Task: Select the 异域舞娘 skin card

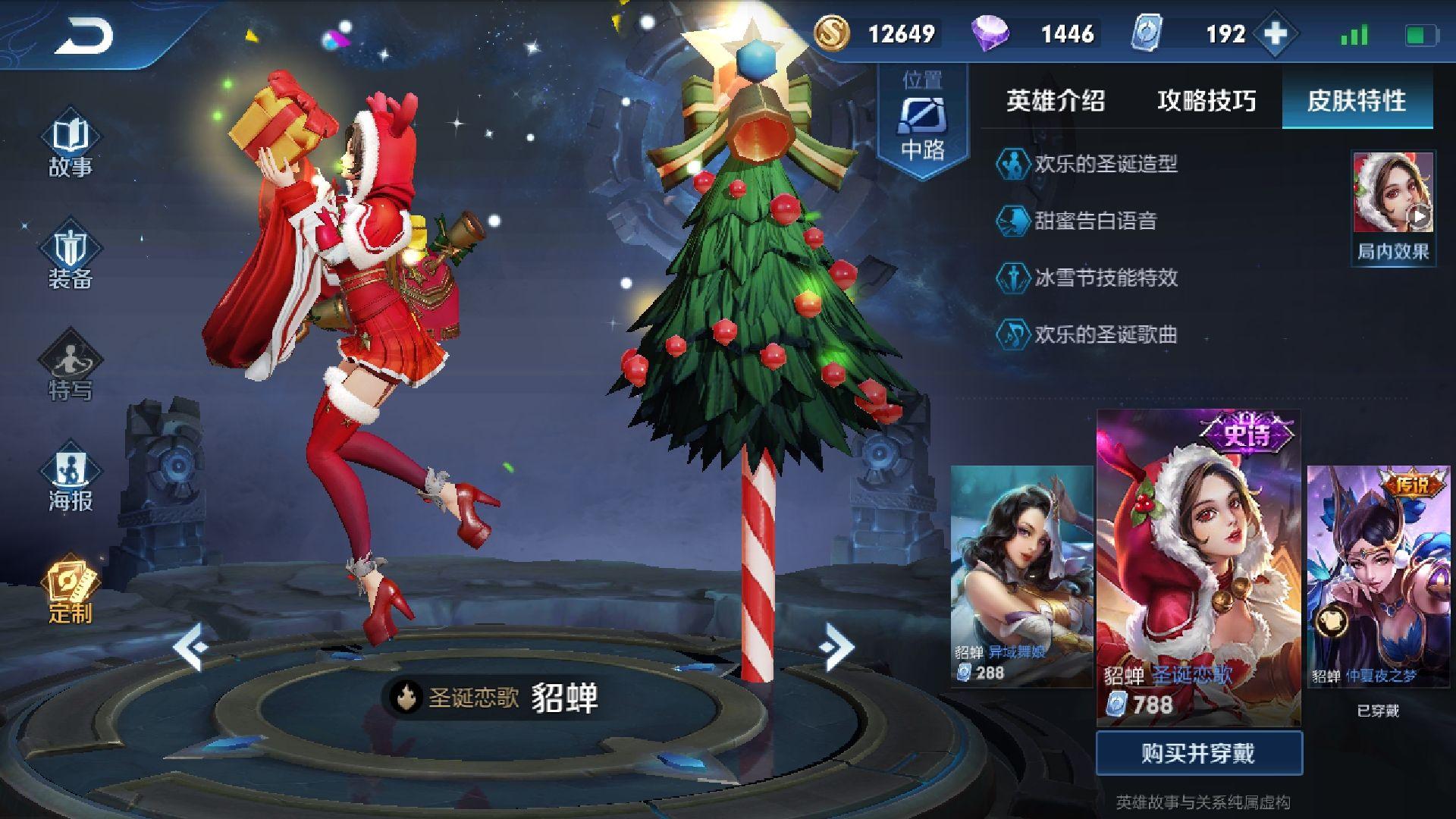Action: (1021, 576)
